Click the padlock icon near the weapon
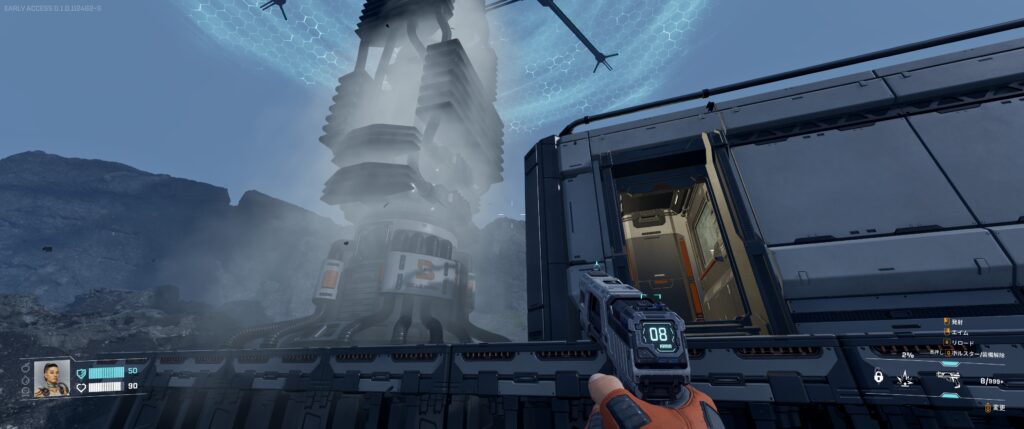The width and height of the screenshot is (1024, 429). click(x=878, y=377)
